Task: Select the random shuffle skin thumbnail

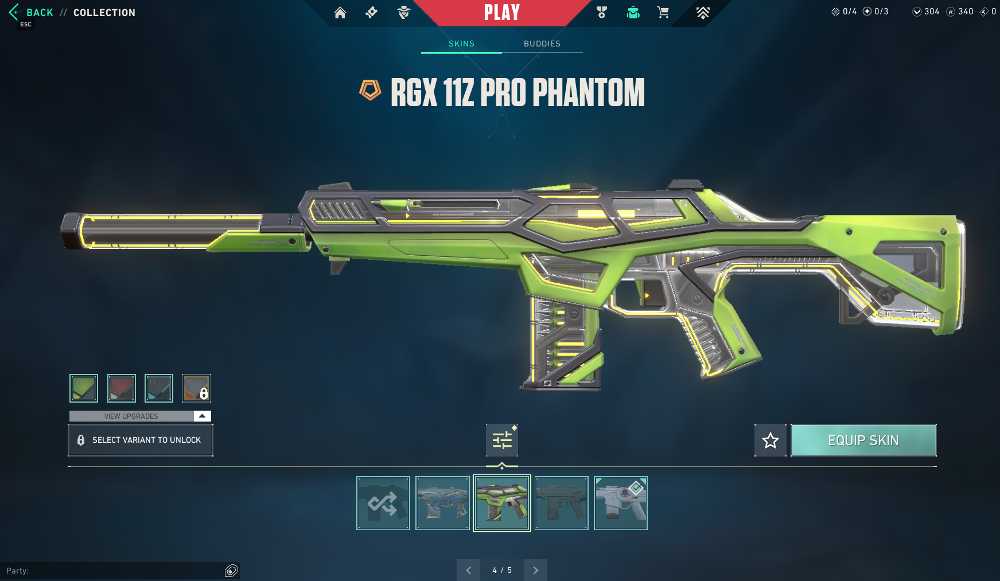Action: click(383, 502)
